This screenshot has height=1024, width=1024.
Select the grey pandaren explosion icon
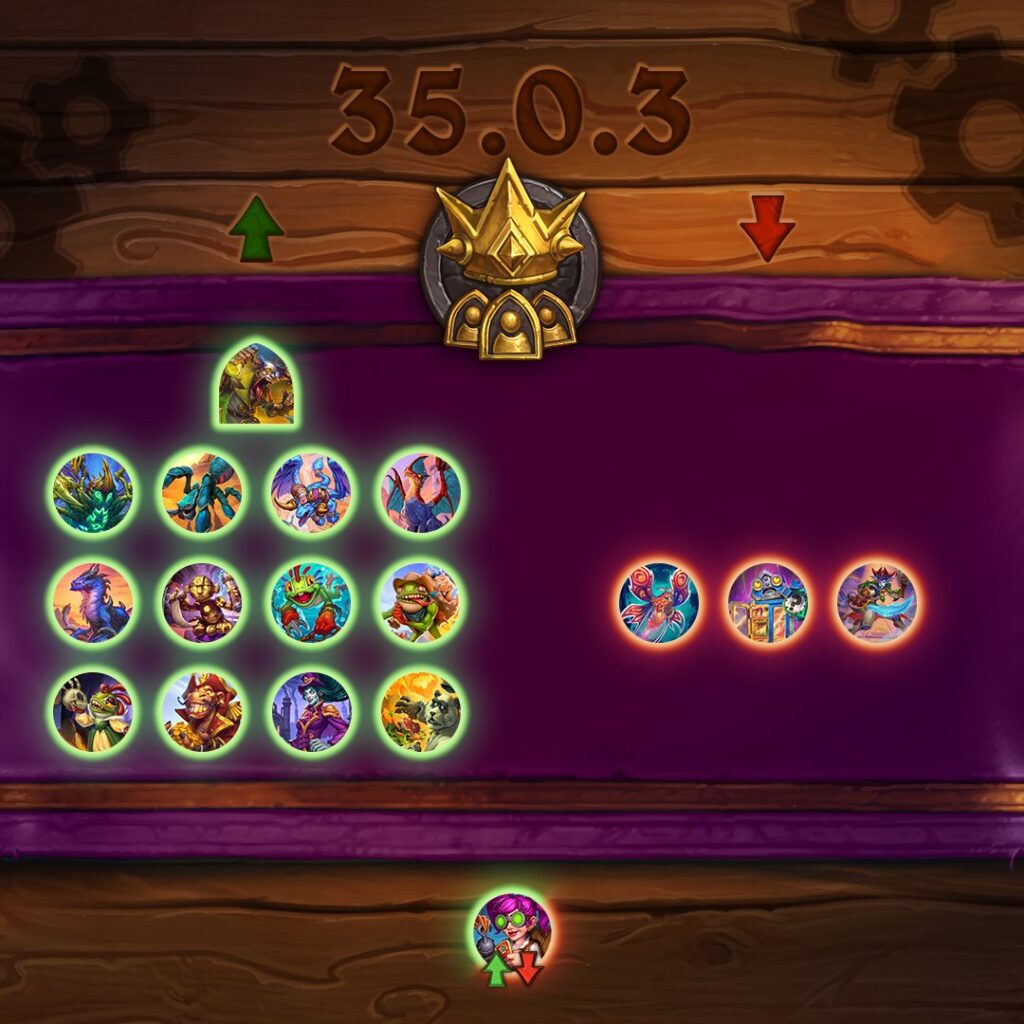(420, 711)
